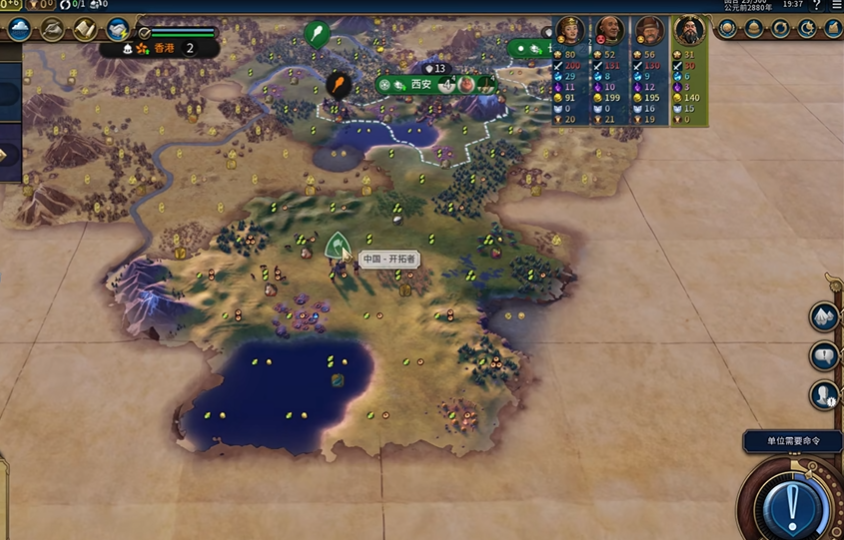Open the government scroll button
This screenshot has height=540, width=844.
[84, 29]
